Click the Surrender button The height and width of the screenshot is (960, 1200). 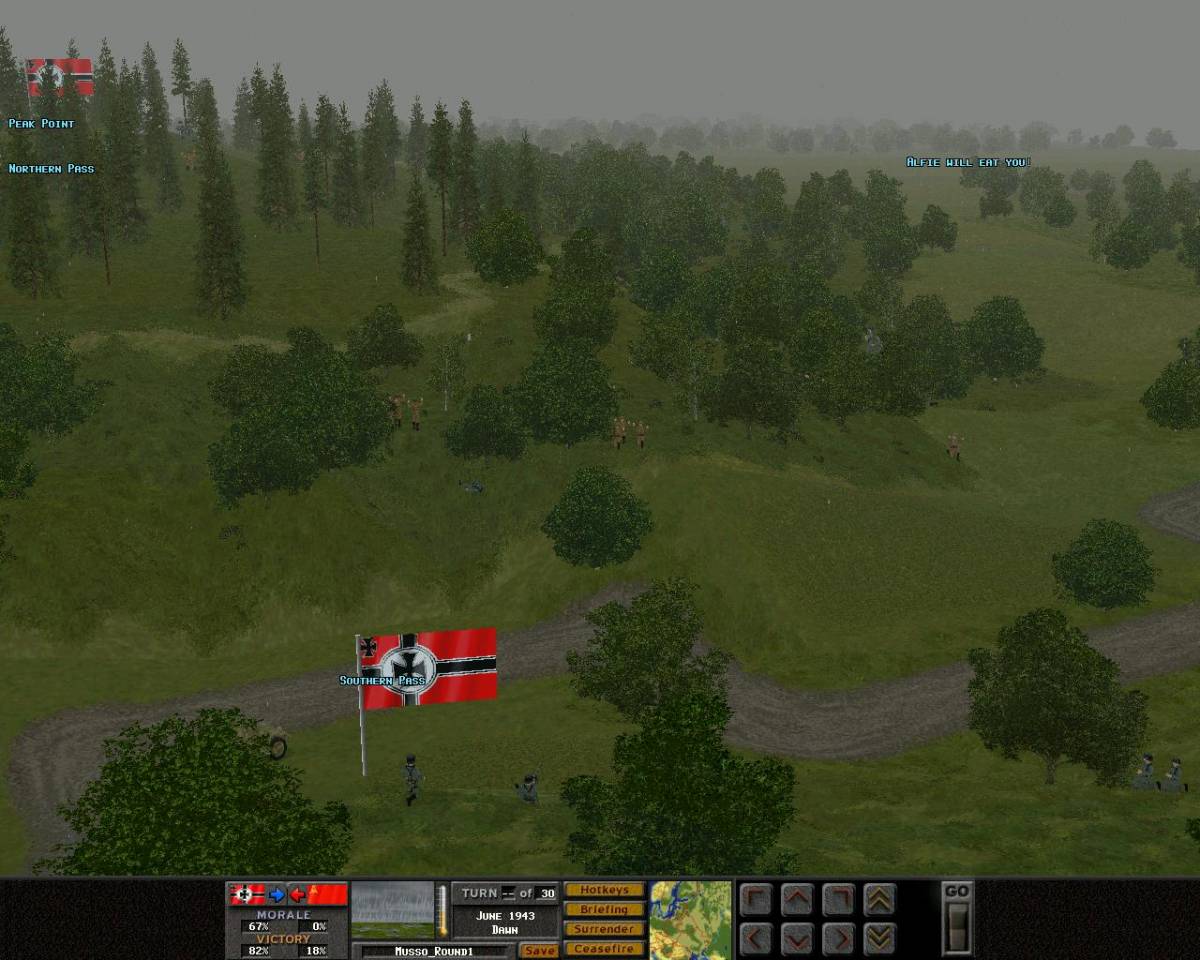click(x=604, y=929)
